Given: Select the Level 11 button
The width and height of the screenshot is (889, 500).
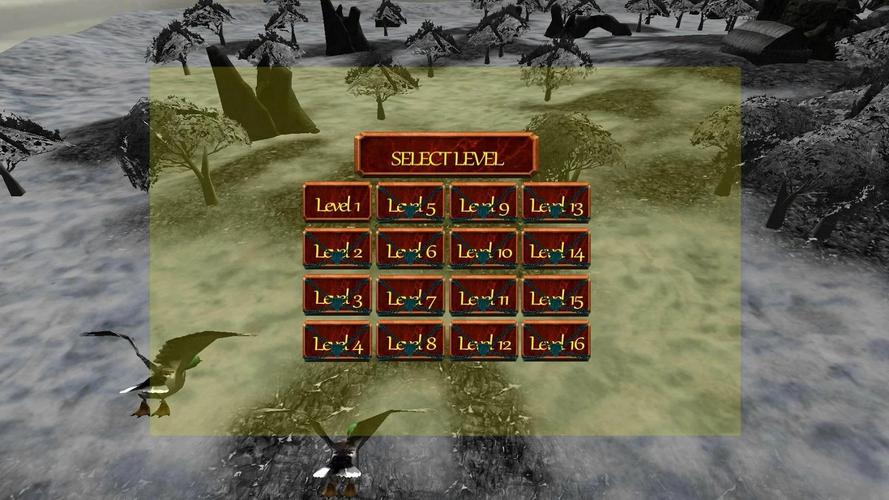Looking at the screenshot, I should tap(483, 296).
